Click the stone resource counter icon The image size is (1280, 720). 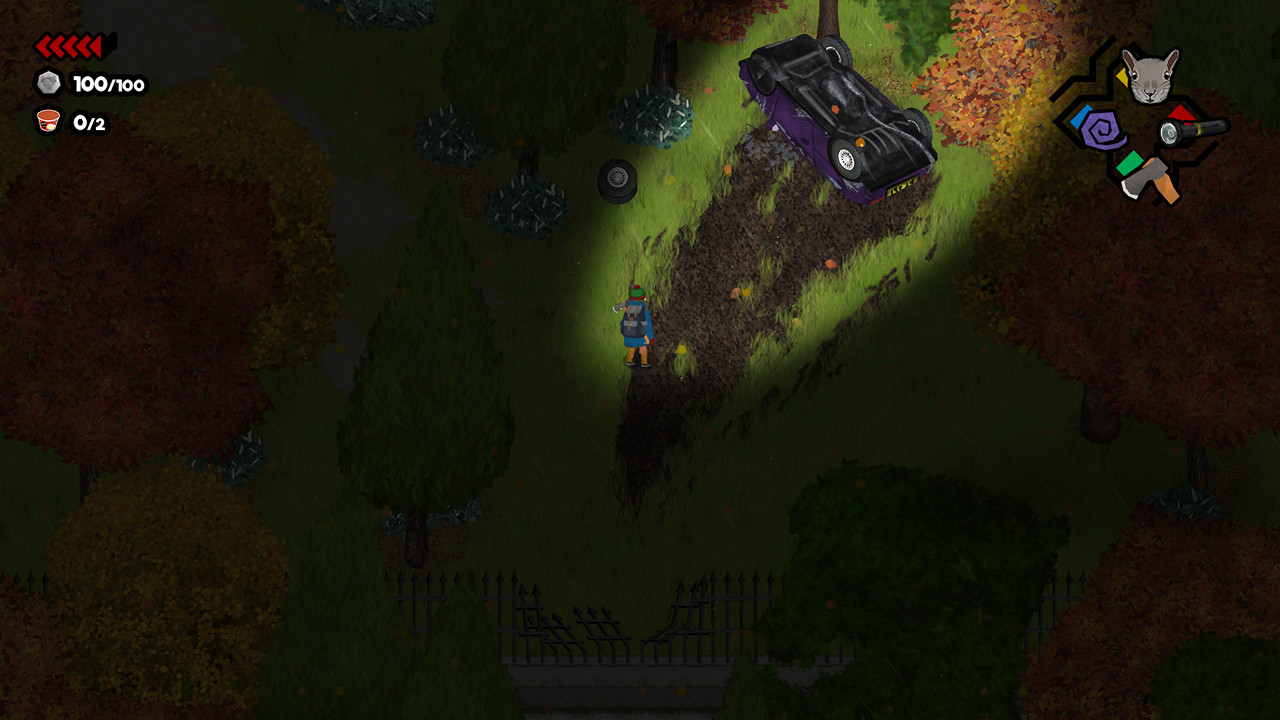(47, 84)
